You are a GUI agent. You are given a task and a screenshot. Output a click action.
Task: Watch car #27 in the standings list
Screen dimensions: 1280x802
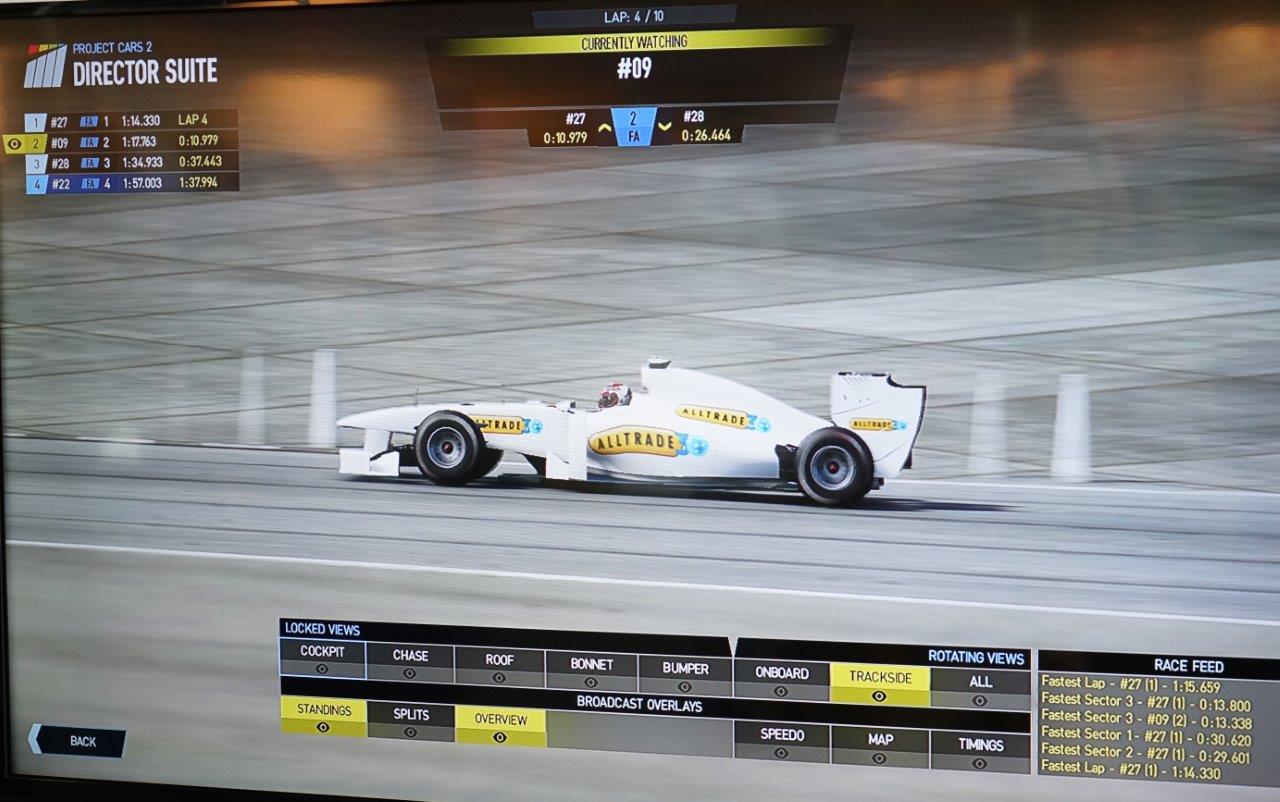click(130, 121)
